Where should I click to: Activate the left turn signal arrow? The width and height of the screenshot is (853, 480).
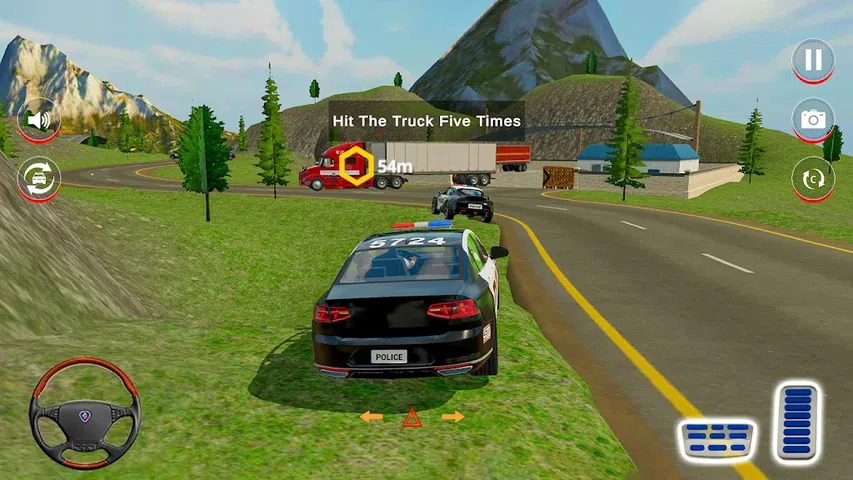371,416
